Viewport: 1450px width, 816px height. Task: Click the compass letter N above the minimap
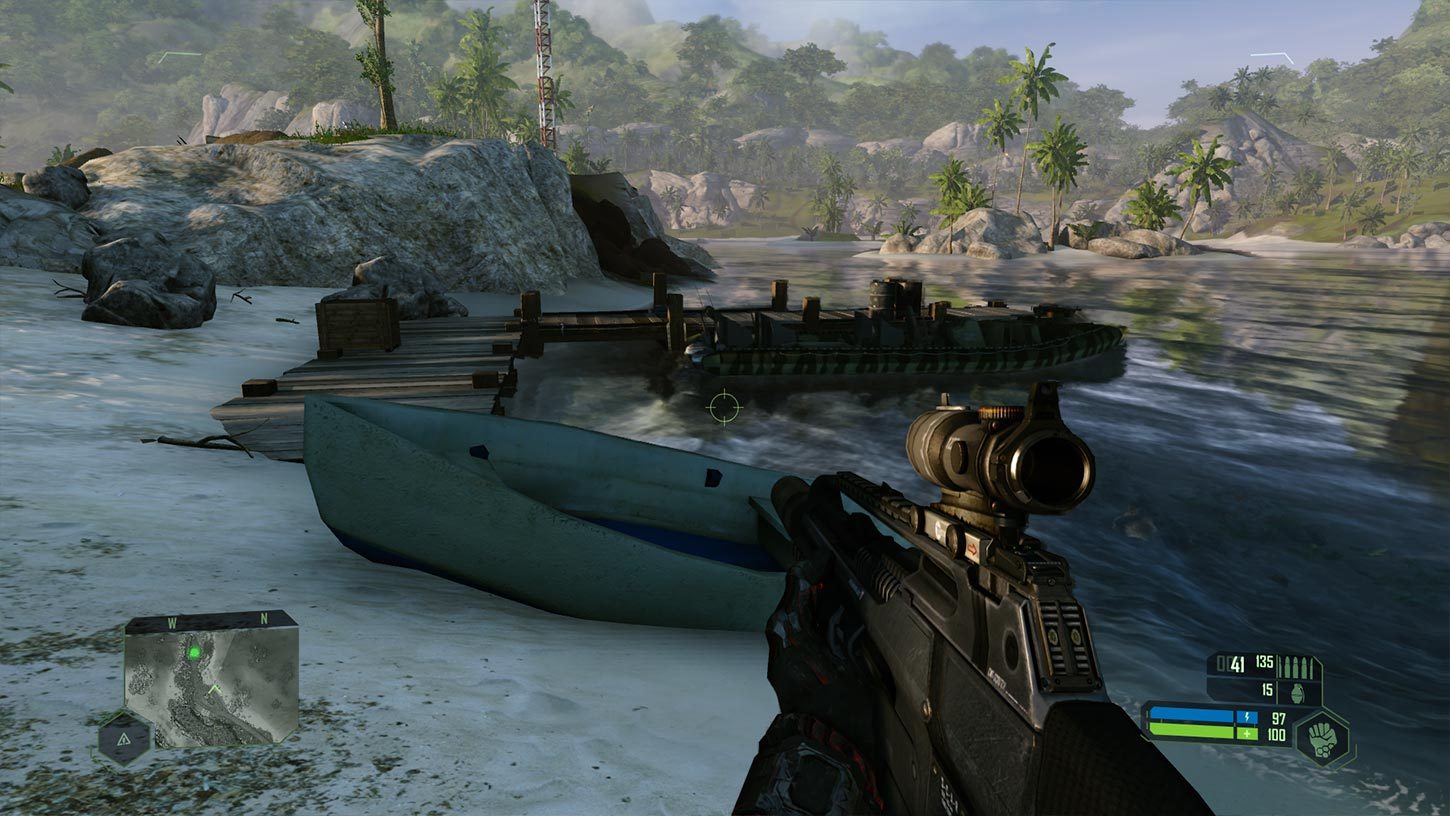[263, 617]
